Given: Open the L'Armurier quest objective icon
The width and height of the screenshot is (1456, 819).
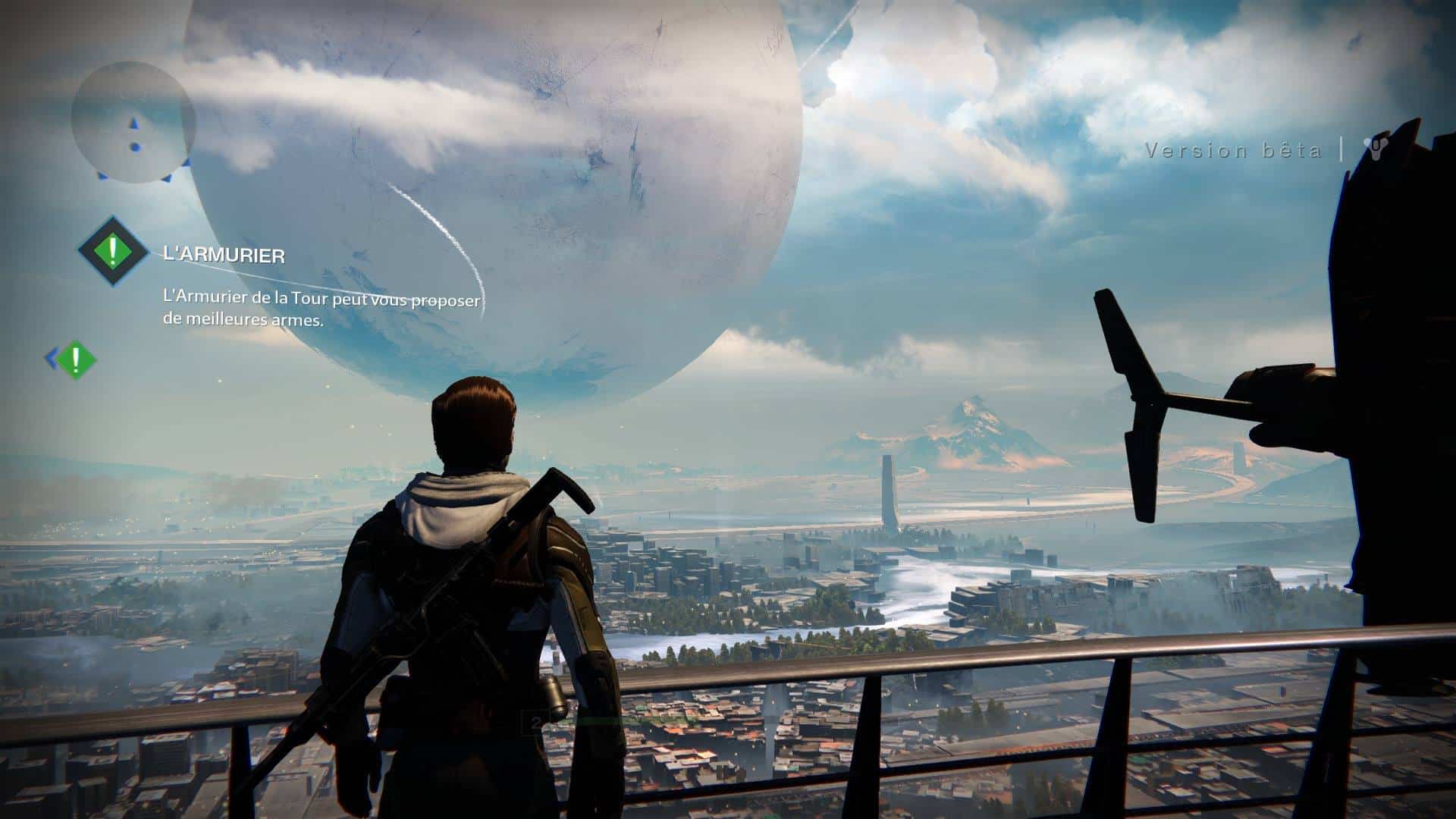Looking at the screenshot, I should click(114, 251).
